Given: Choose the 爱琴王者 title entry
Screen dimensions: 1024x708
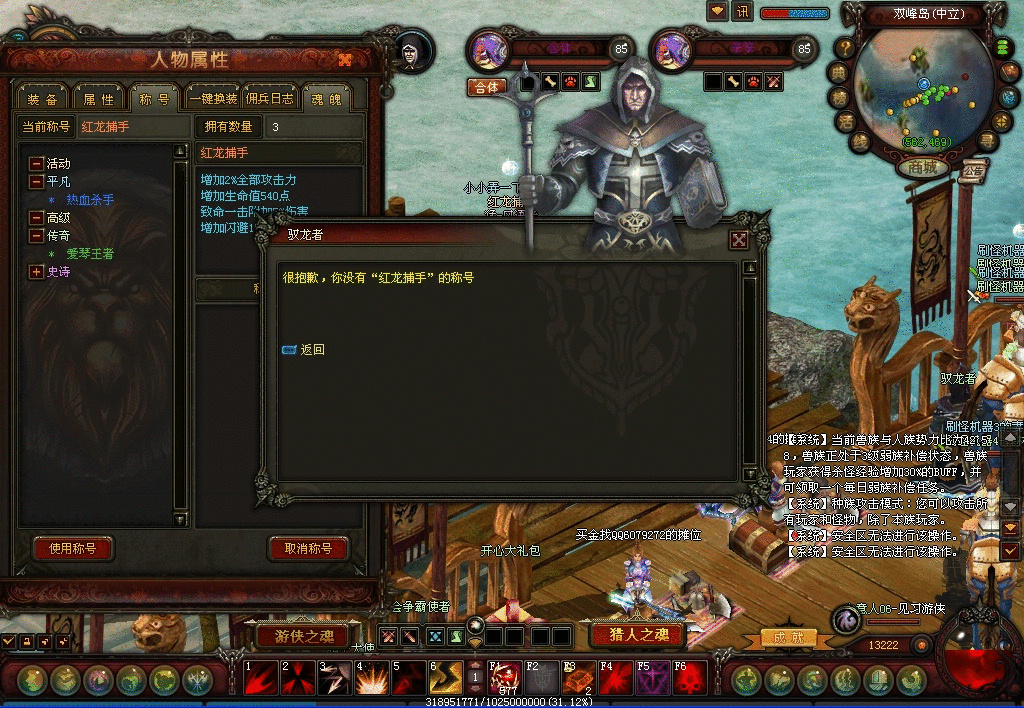Looking at the screenshot, I should tap(90, 254).
